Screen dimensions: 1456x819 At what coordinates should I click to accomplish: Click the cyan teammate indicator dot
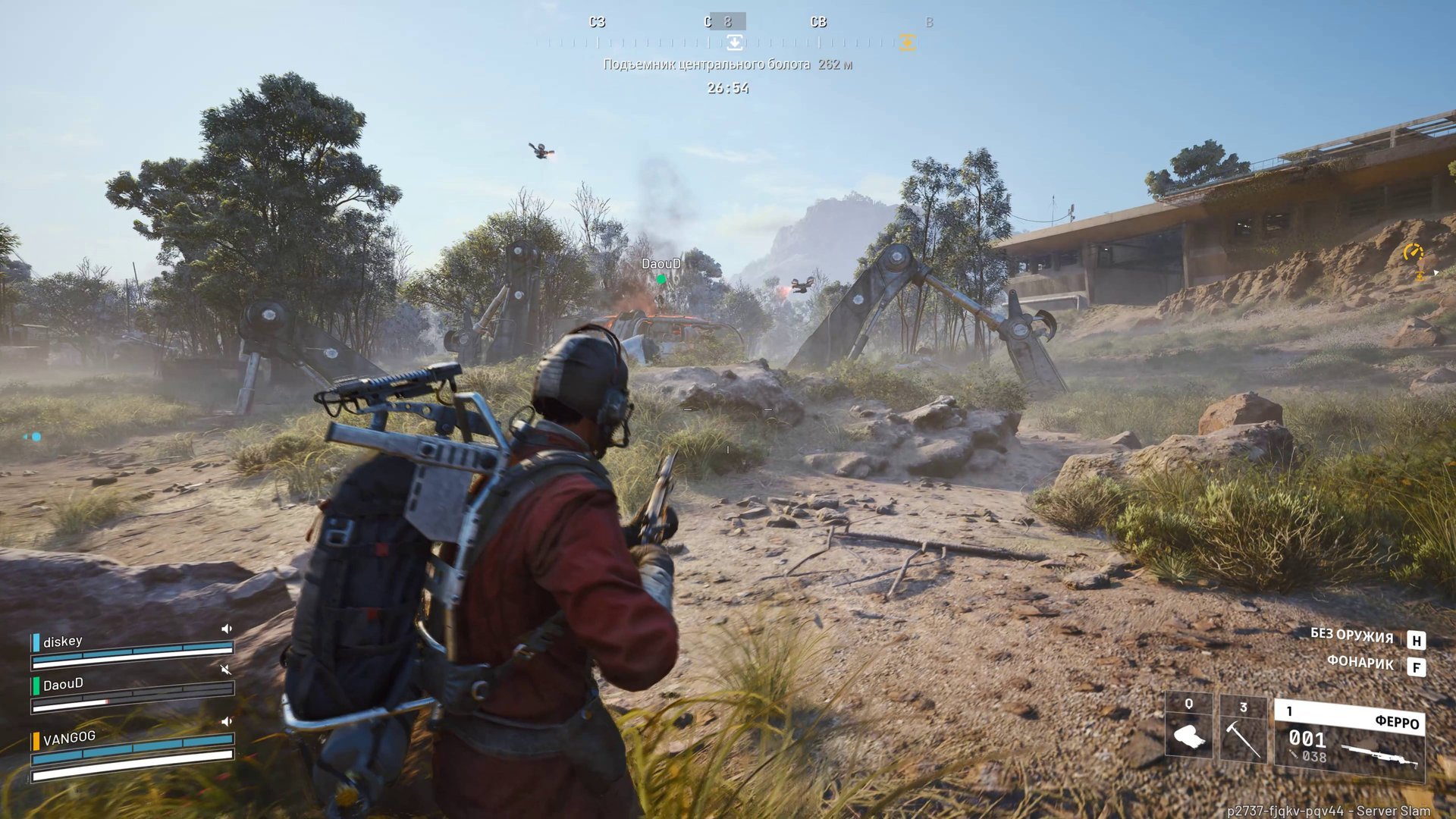tap(35, 437)
